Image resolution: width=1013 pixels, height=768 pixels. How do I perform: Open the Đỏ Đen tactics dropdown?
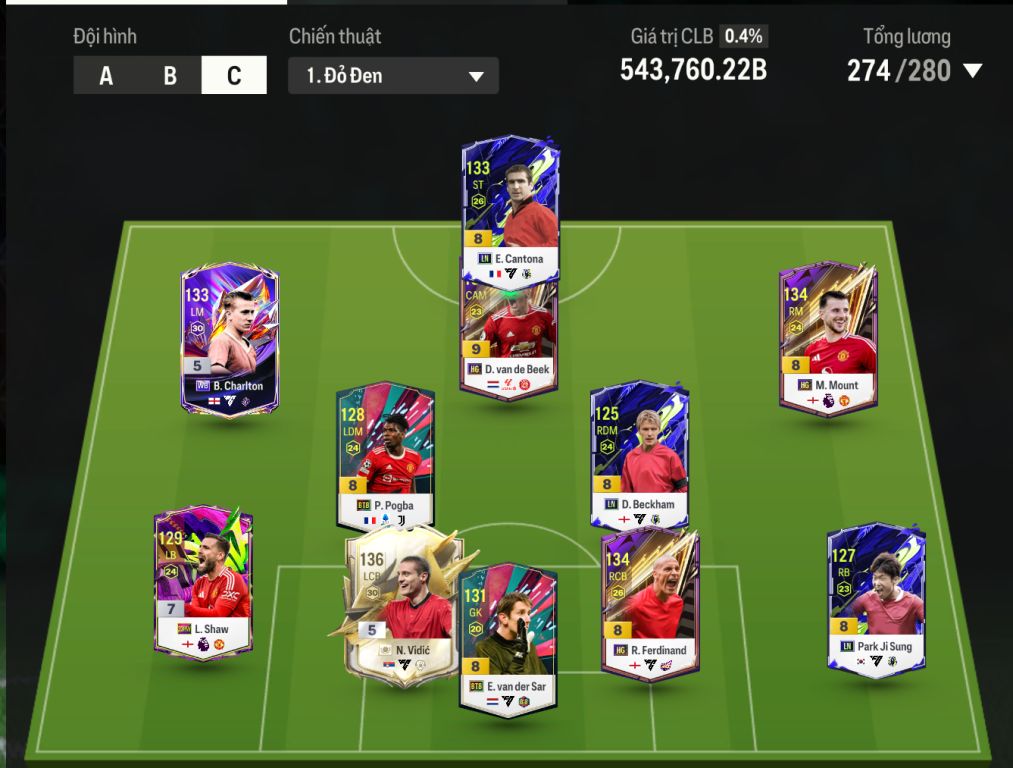pyautogui.click(x=393, y=76)
